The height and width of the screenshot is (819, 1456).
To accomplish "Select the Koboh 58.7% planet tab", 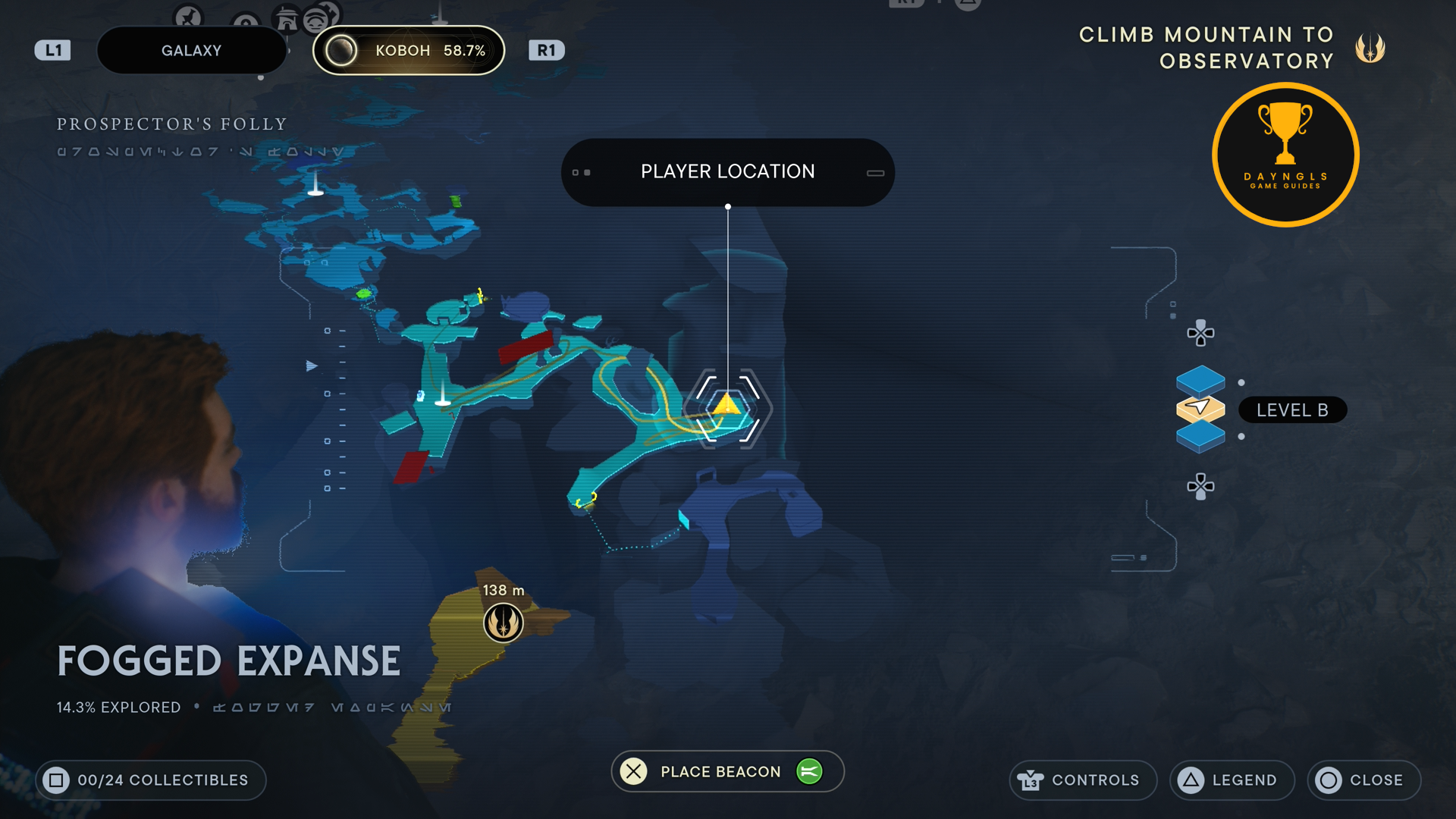I will click(409, 51).
